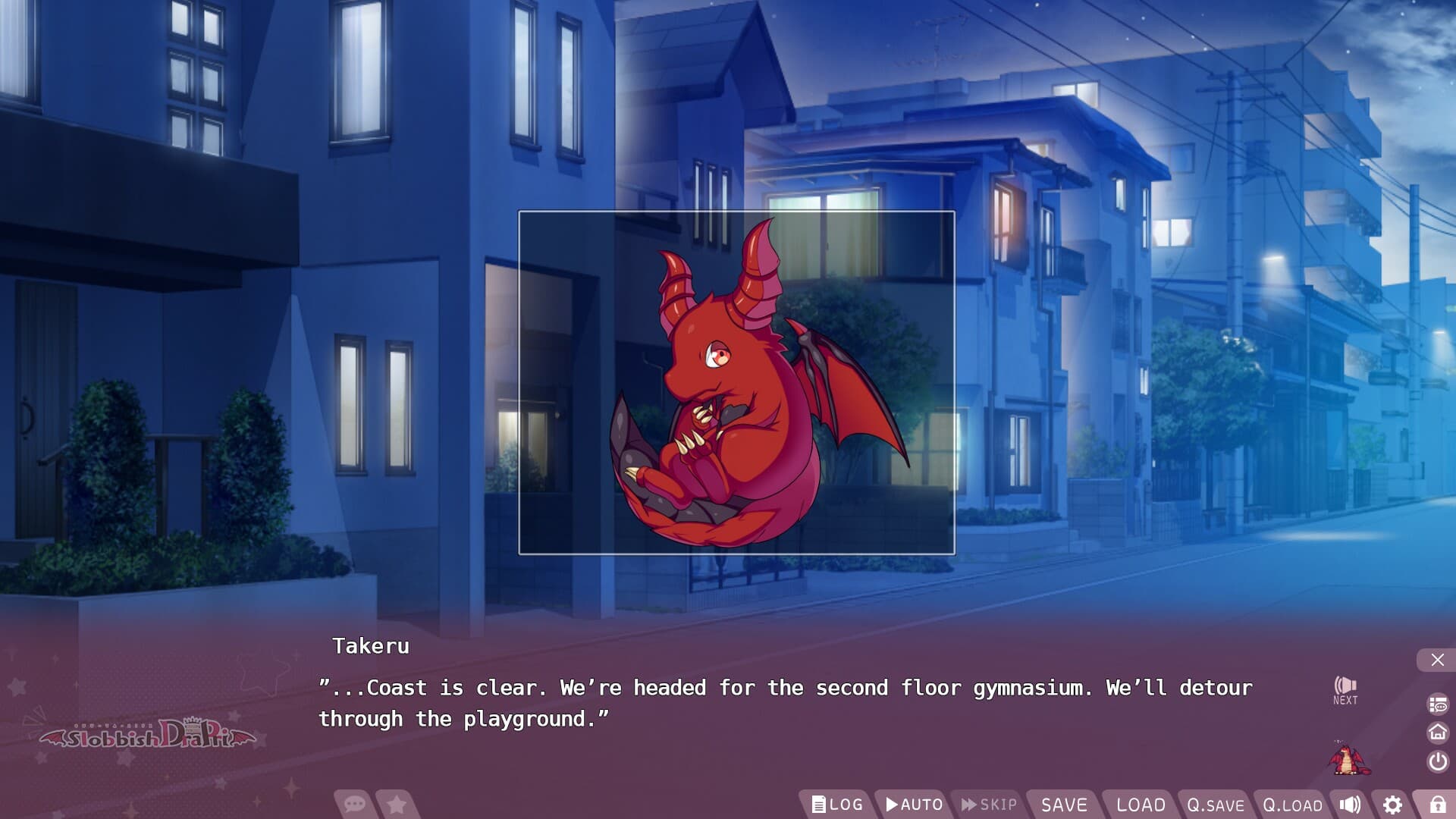Mute audio with the speaker icon
This screenshot has height=819, width=1456.
1349,805
